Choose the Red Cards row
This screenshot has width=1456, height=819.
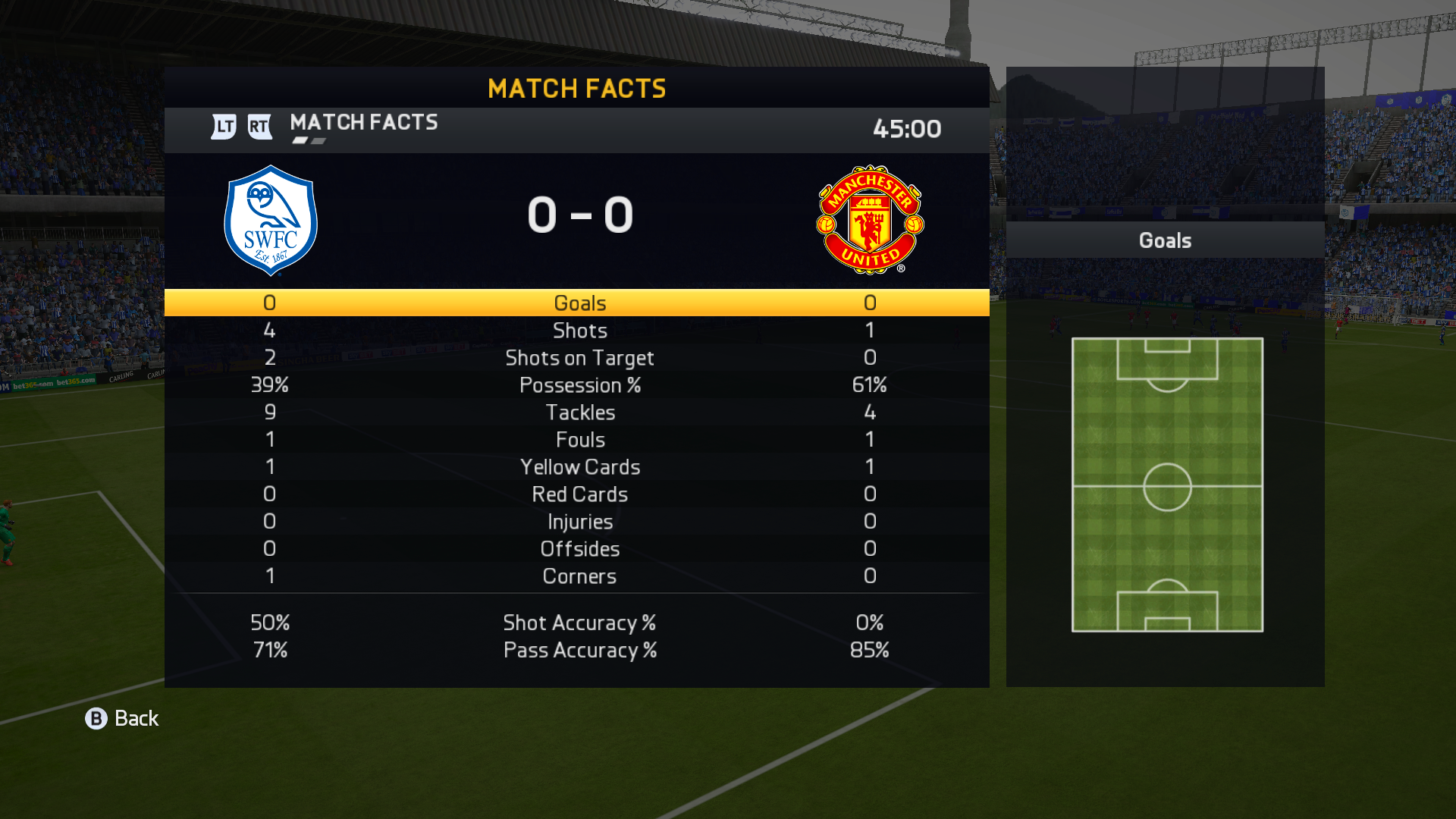[579, 494]
